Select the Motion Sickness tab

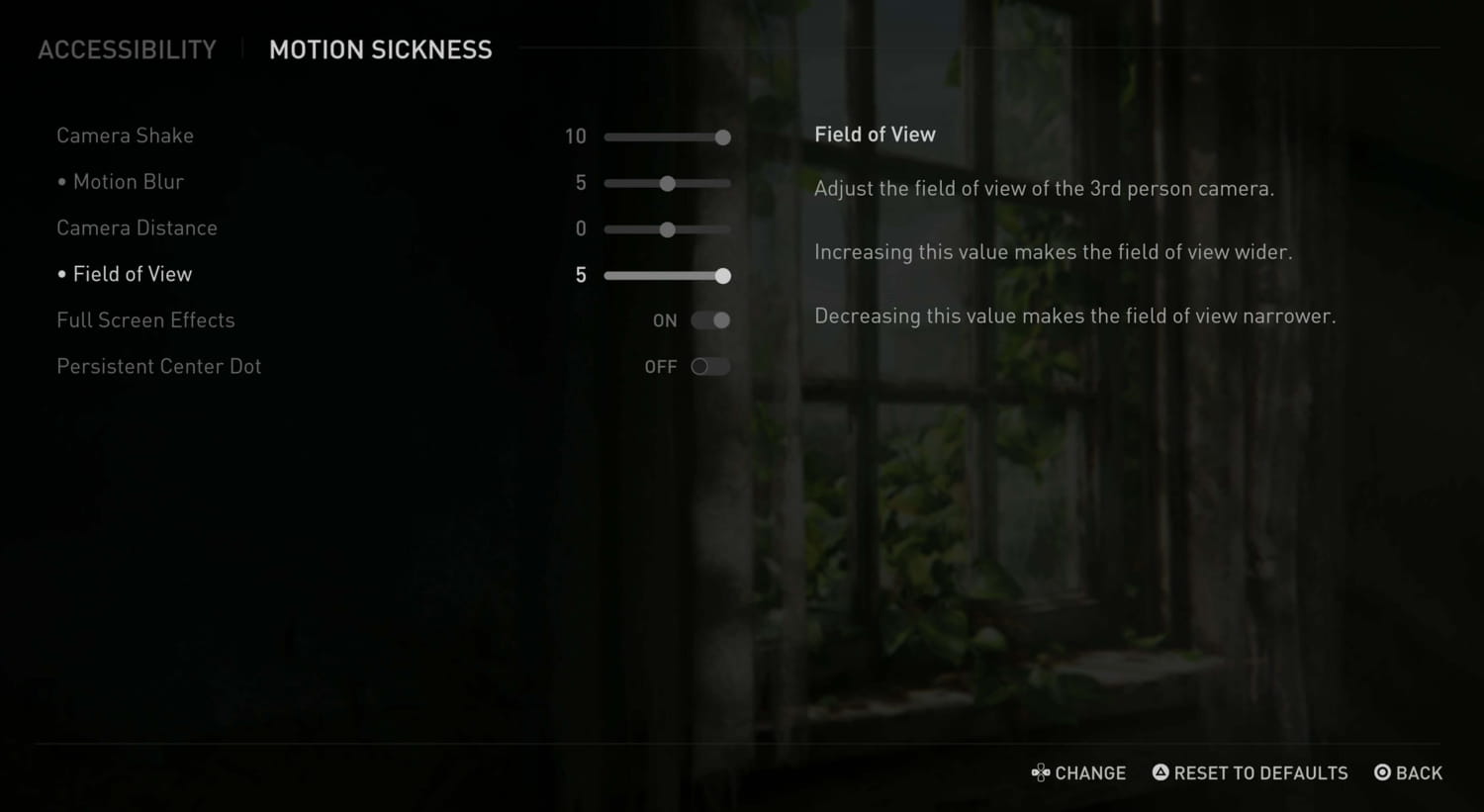click(381, 49)
